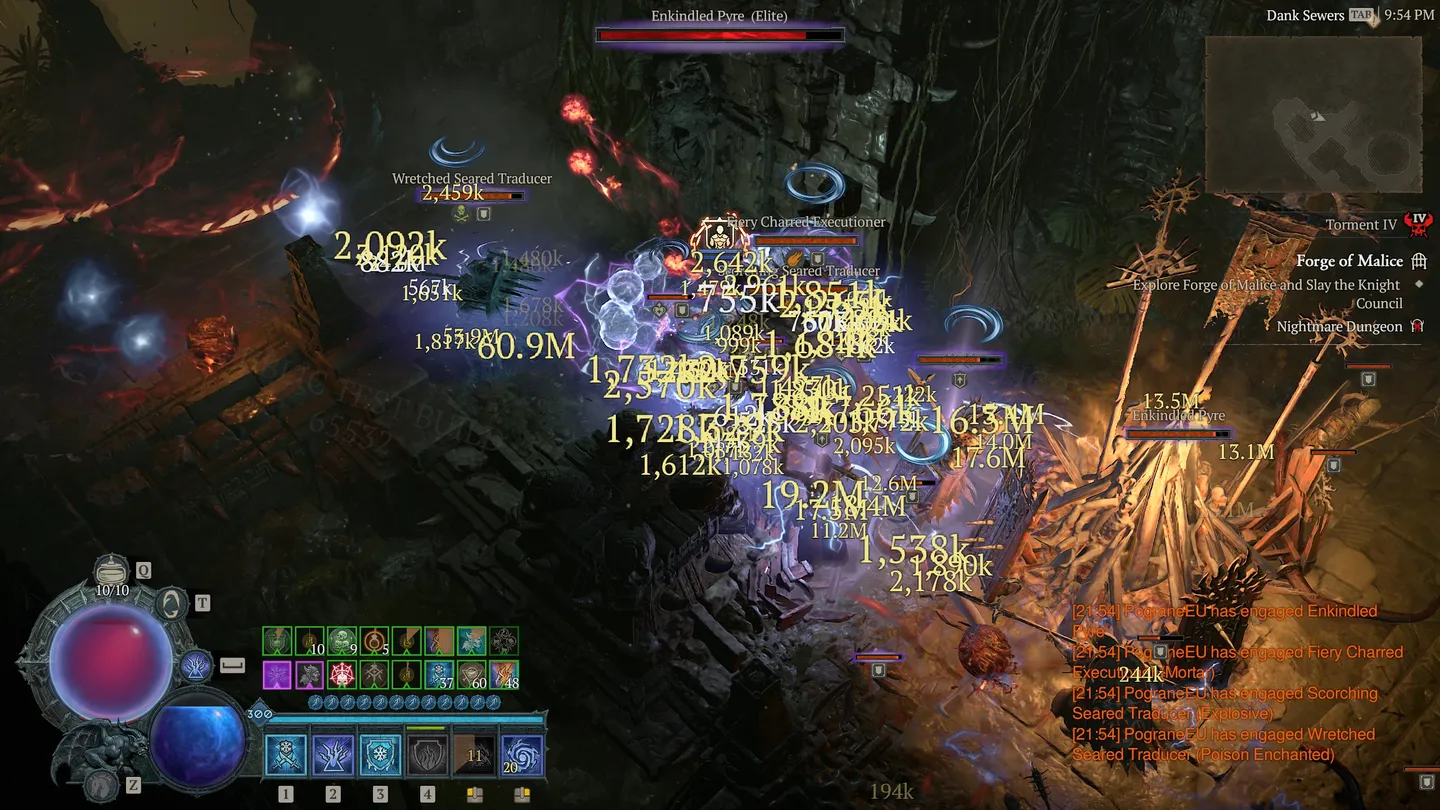Activate the snowflake shield skill

pyautogui.click(x=380, y=755)
